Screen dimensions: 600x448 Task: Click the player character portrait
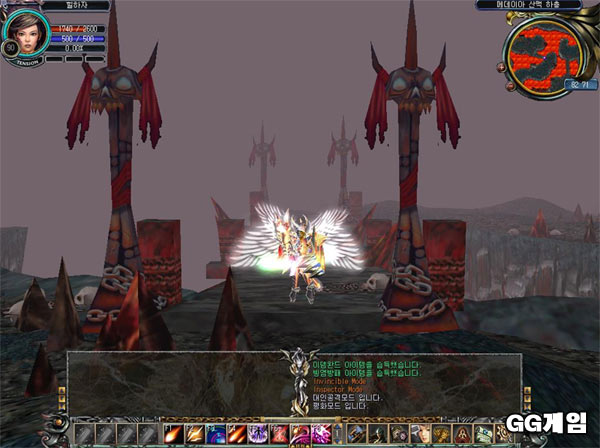[x=25, y=34]
